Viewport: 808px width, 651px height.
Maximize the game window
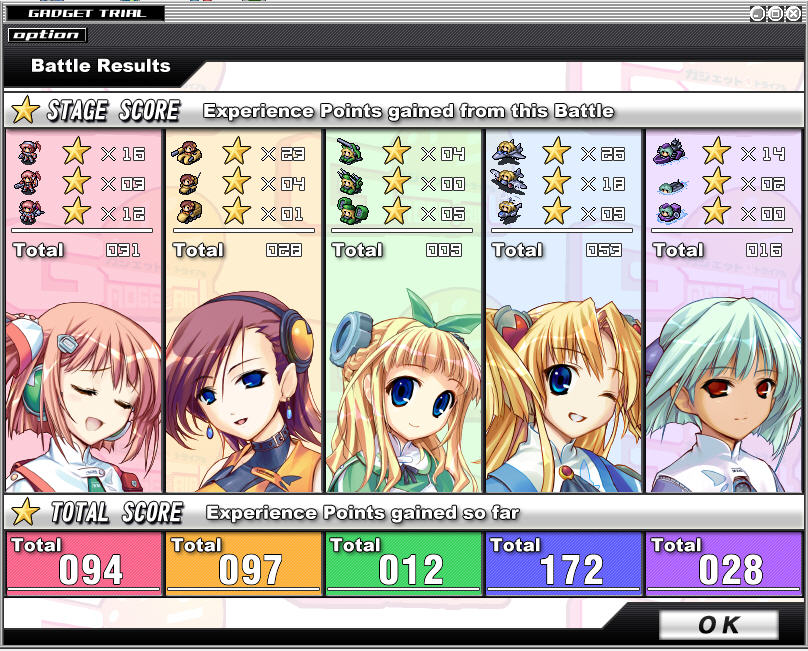pyautogui.click(x=775, y=13)
